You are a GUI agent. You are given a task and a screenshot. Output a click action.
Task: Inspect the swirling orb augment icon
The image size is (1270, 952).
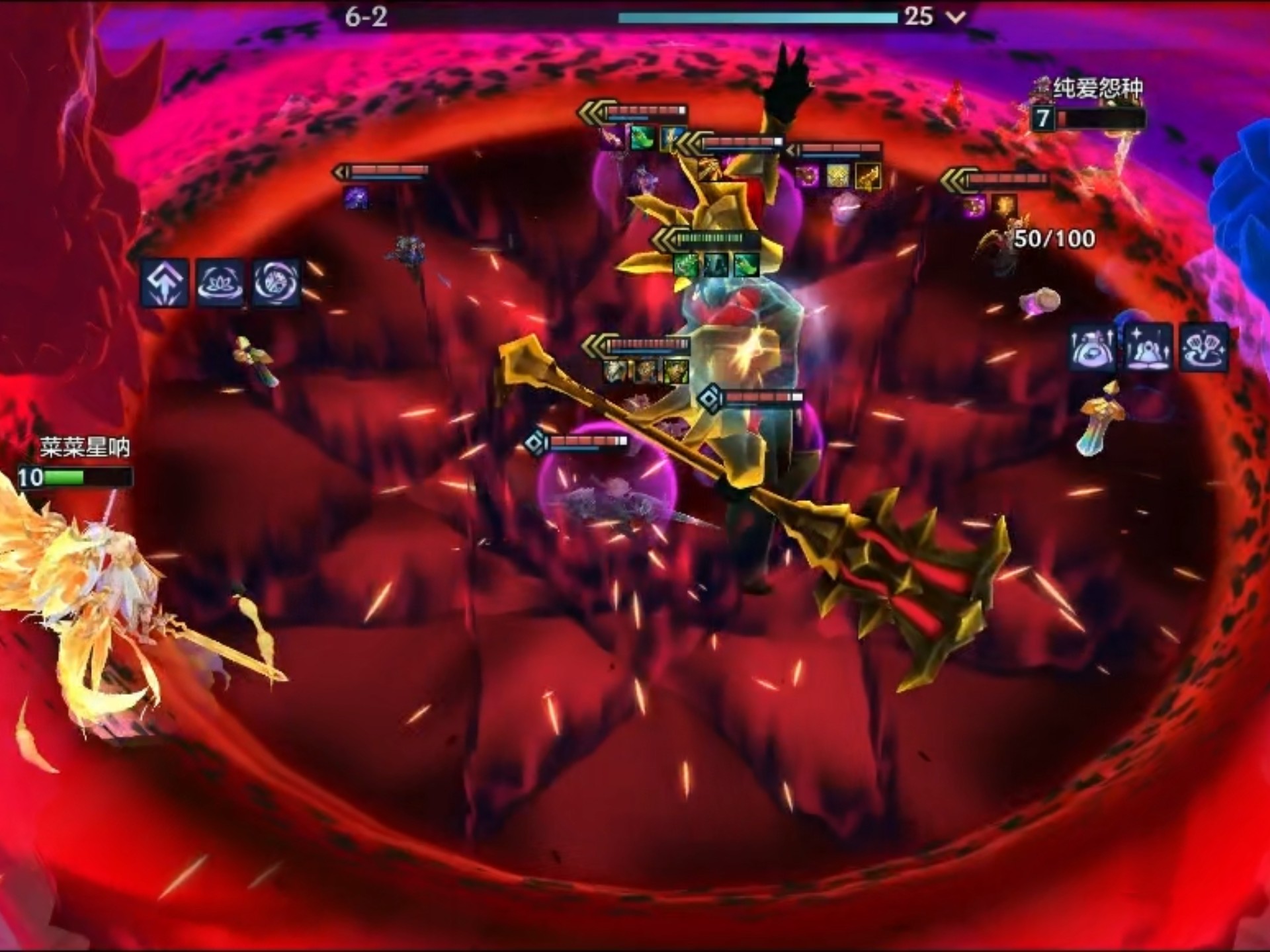(276, 283)
